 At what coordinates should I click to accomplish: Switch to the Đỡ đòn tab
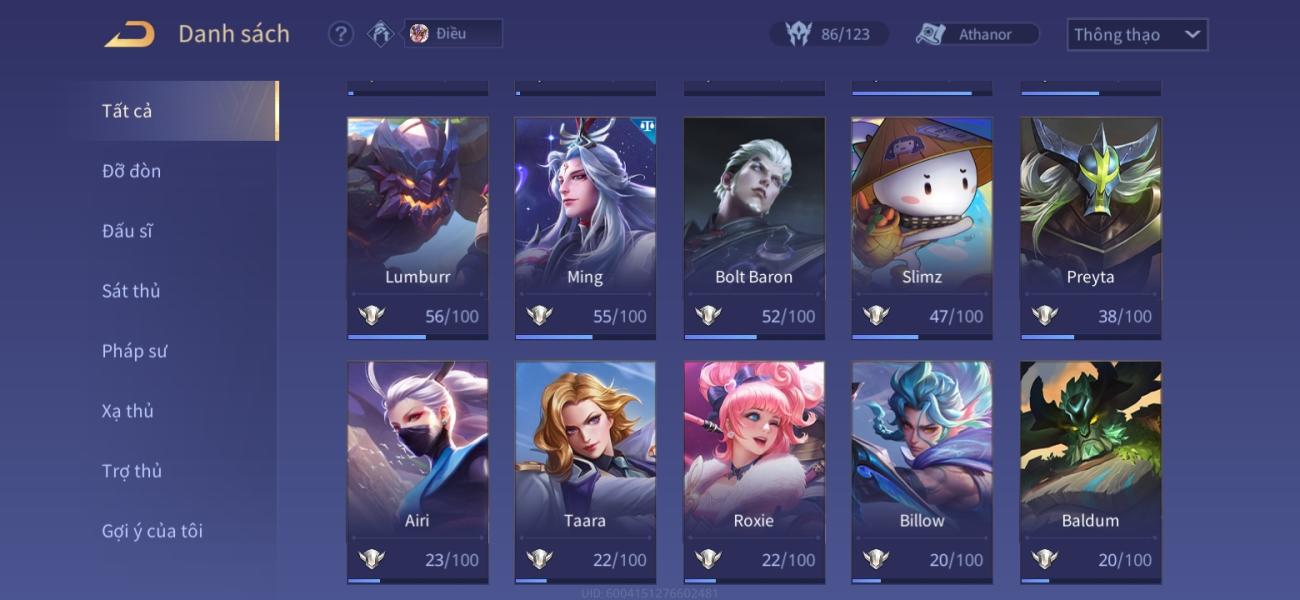[x=131, y=171]
